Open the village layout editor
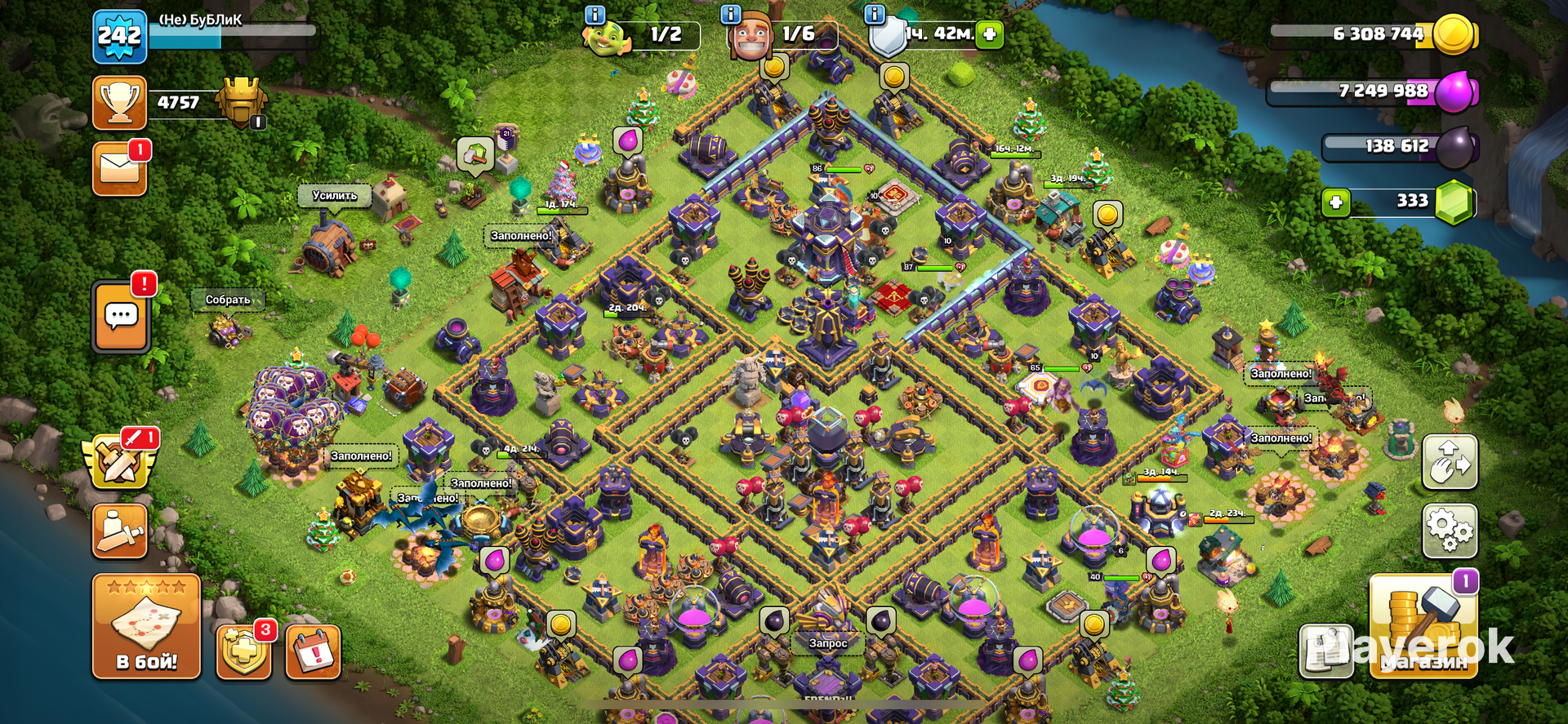Image resolution: width=1568 pixels, height=724 pixels. 1450,462
